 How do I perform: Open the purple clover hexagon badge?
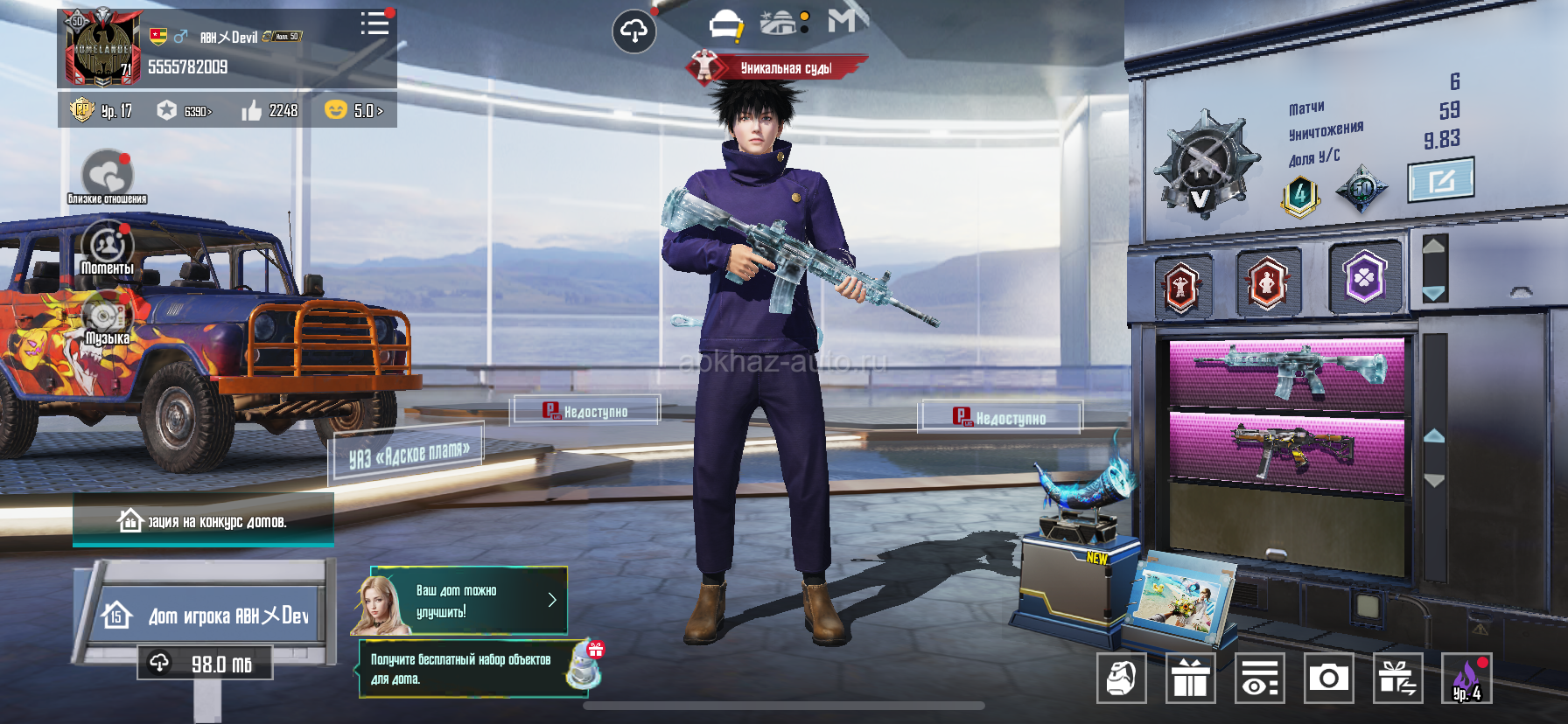[1364, 277]
